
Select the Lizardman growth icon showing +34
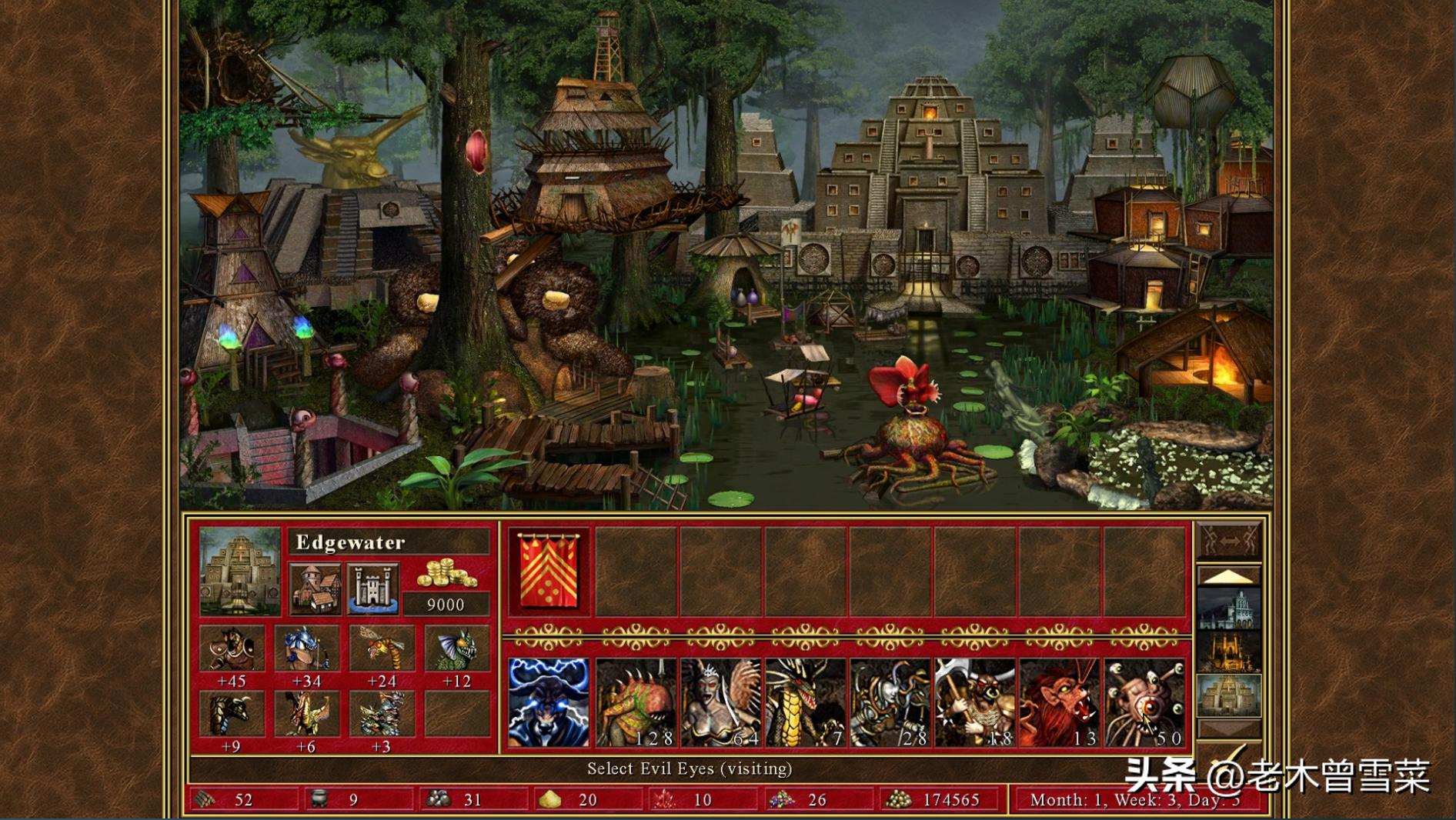(x=307, y=648)
